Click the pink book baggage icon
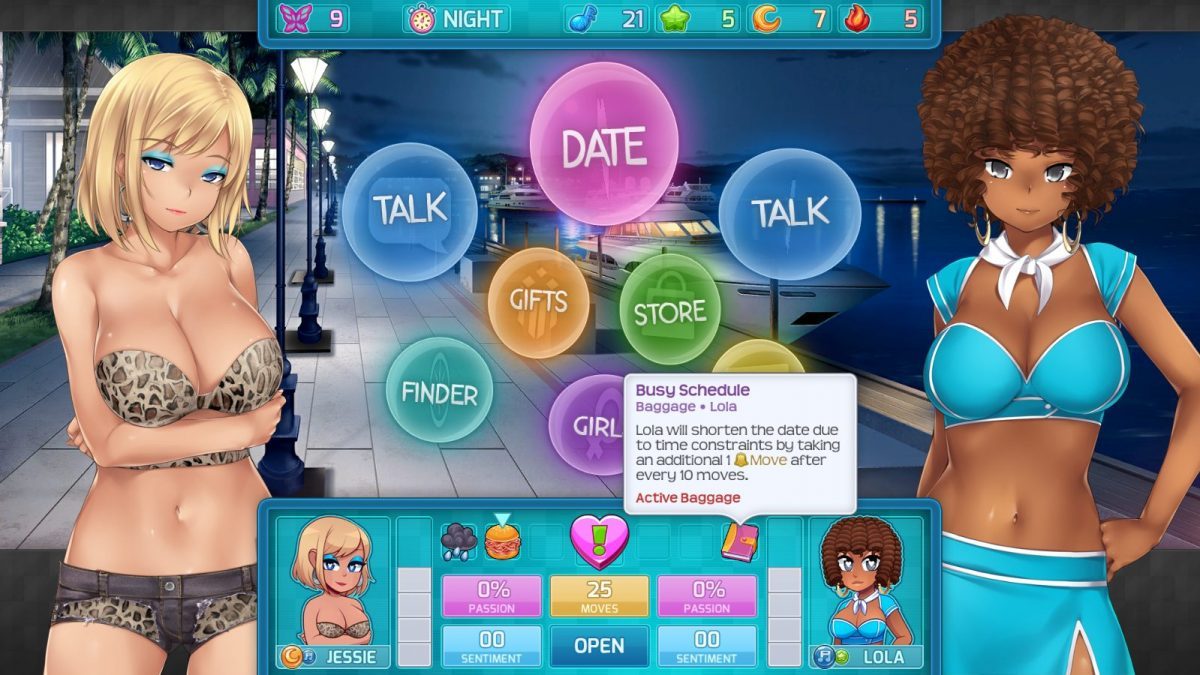 pos(740,541)
